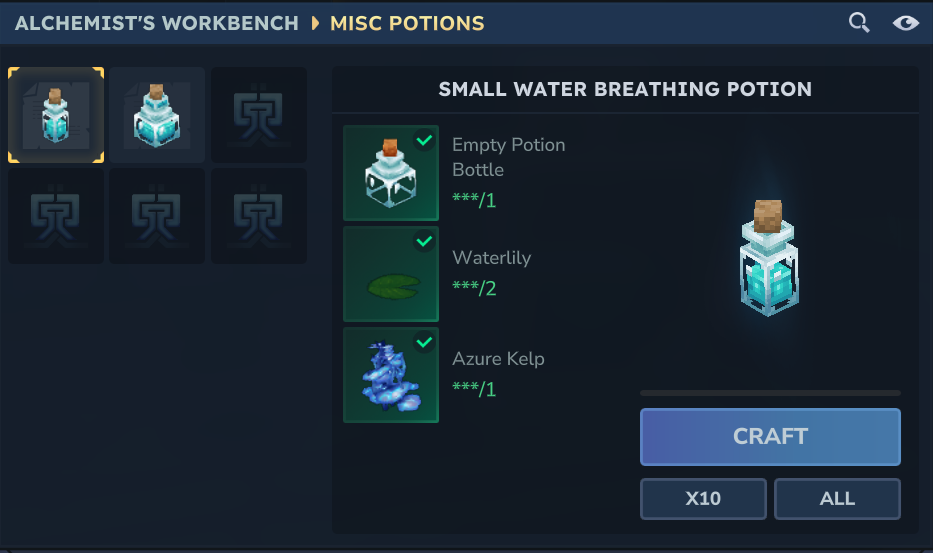Open the magnifying glass search
Viewport: 933px width, 553px height.
pyautogui.click(x=858, y=23)
